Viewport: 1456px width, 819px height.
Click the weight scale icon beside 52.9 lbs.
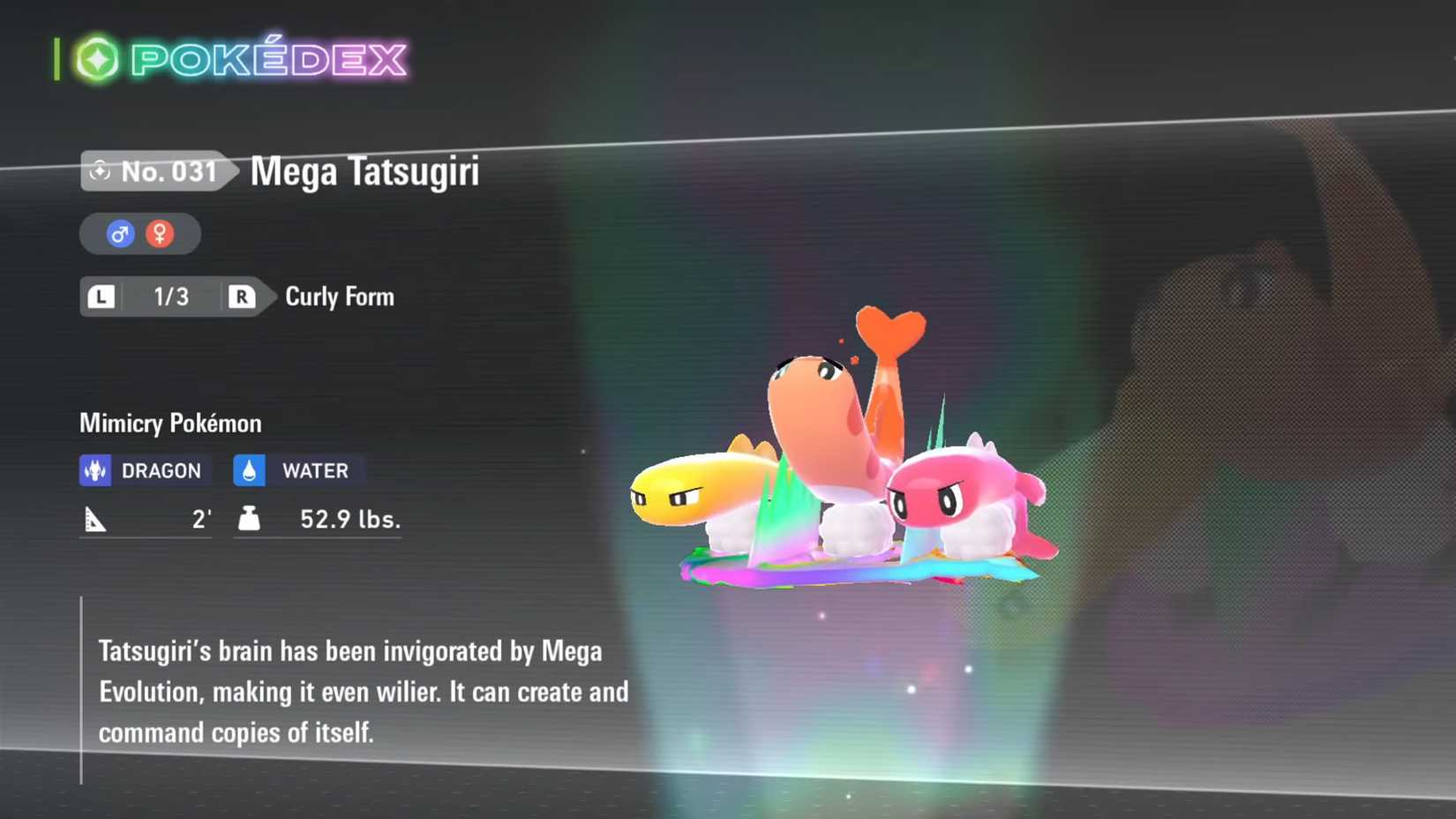[x=248, y=519]
